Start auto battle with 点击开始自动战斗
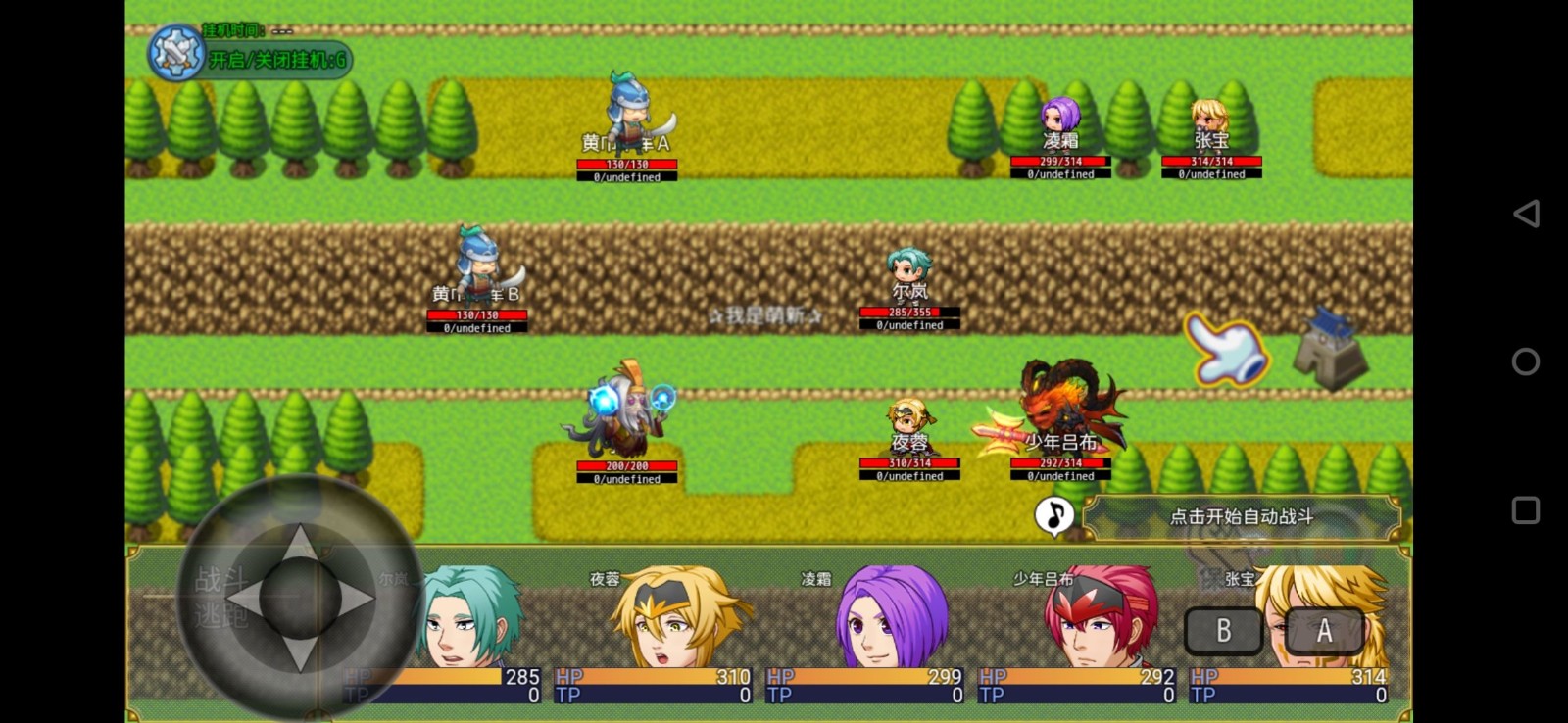 click(x=1242, y=517)
